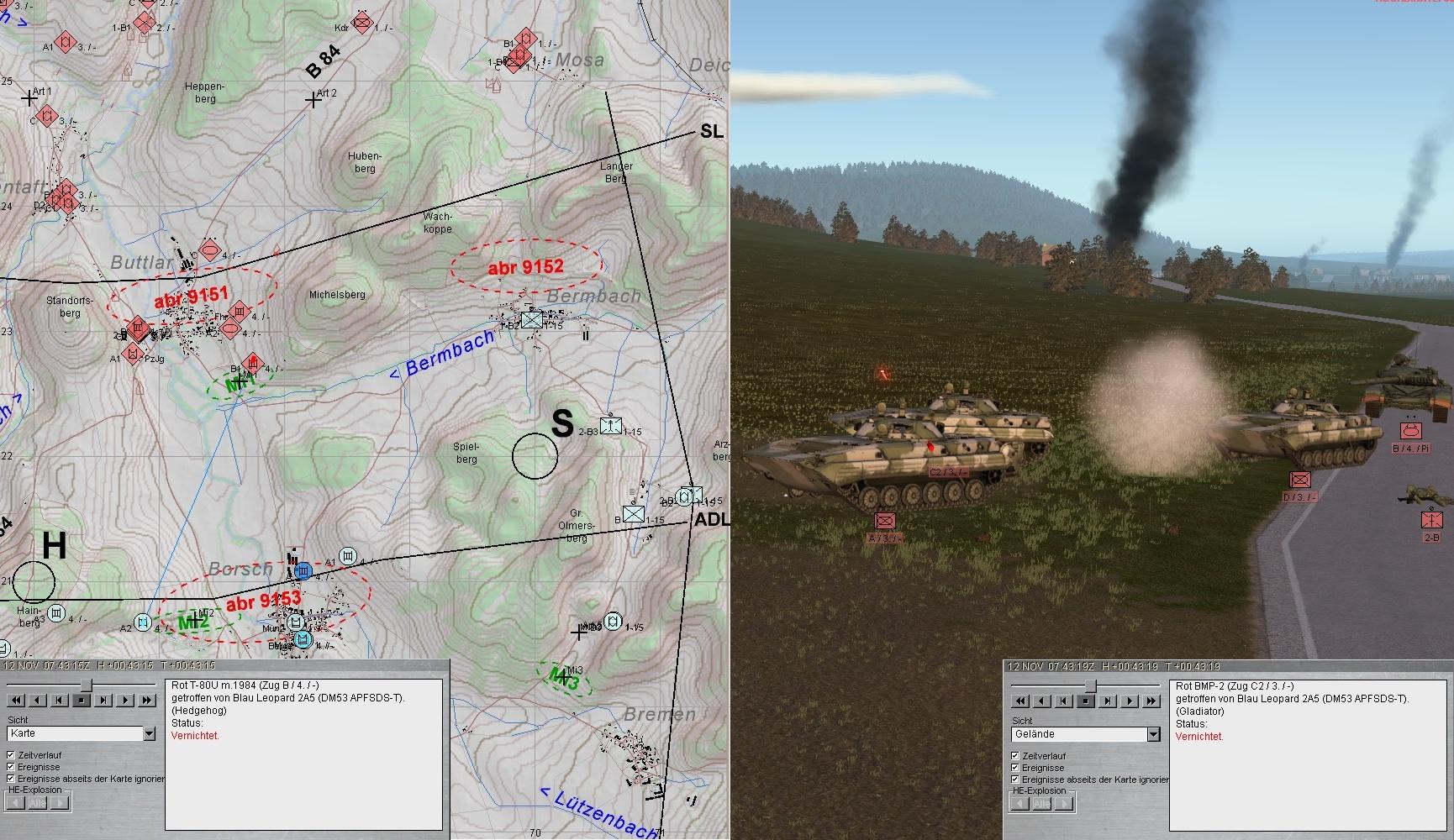The height and width of the screenshot is (840, 1454).
Task: Stop playback in the Karte view panel
Action: 82,700
